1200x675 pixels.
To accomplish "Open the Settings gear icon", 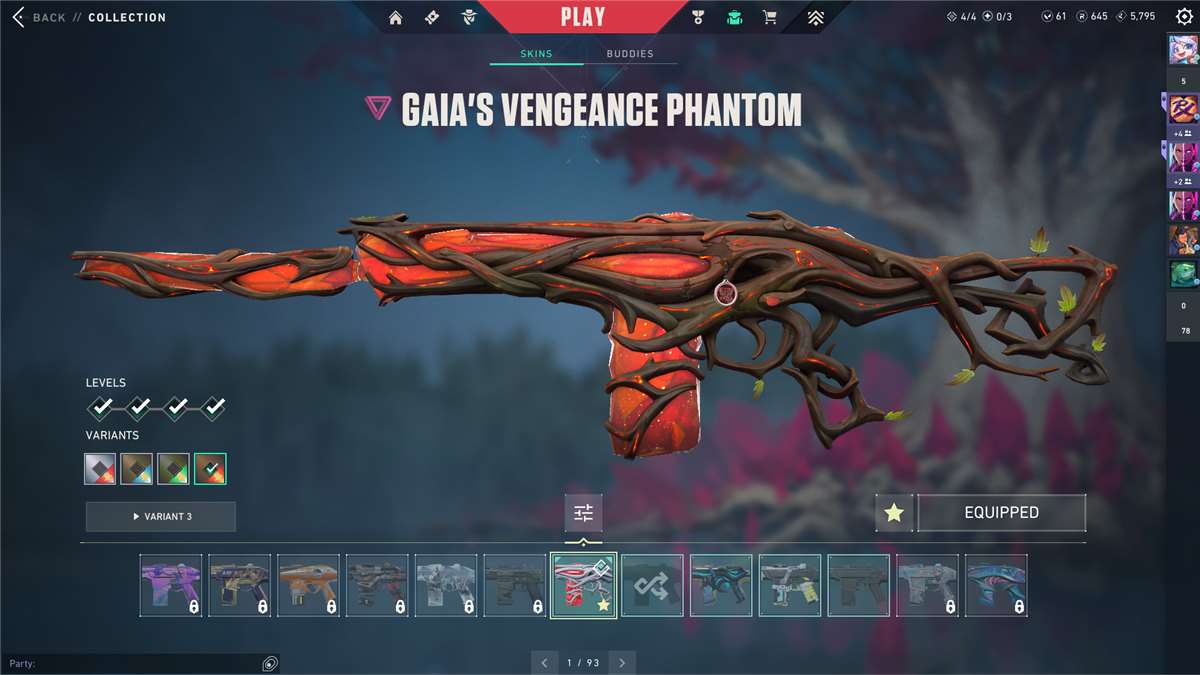I will 1184,17.
